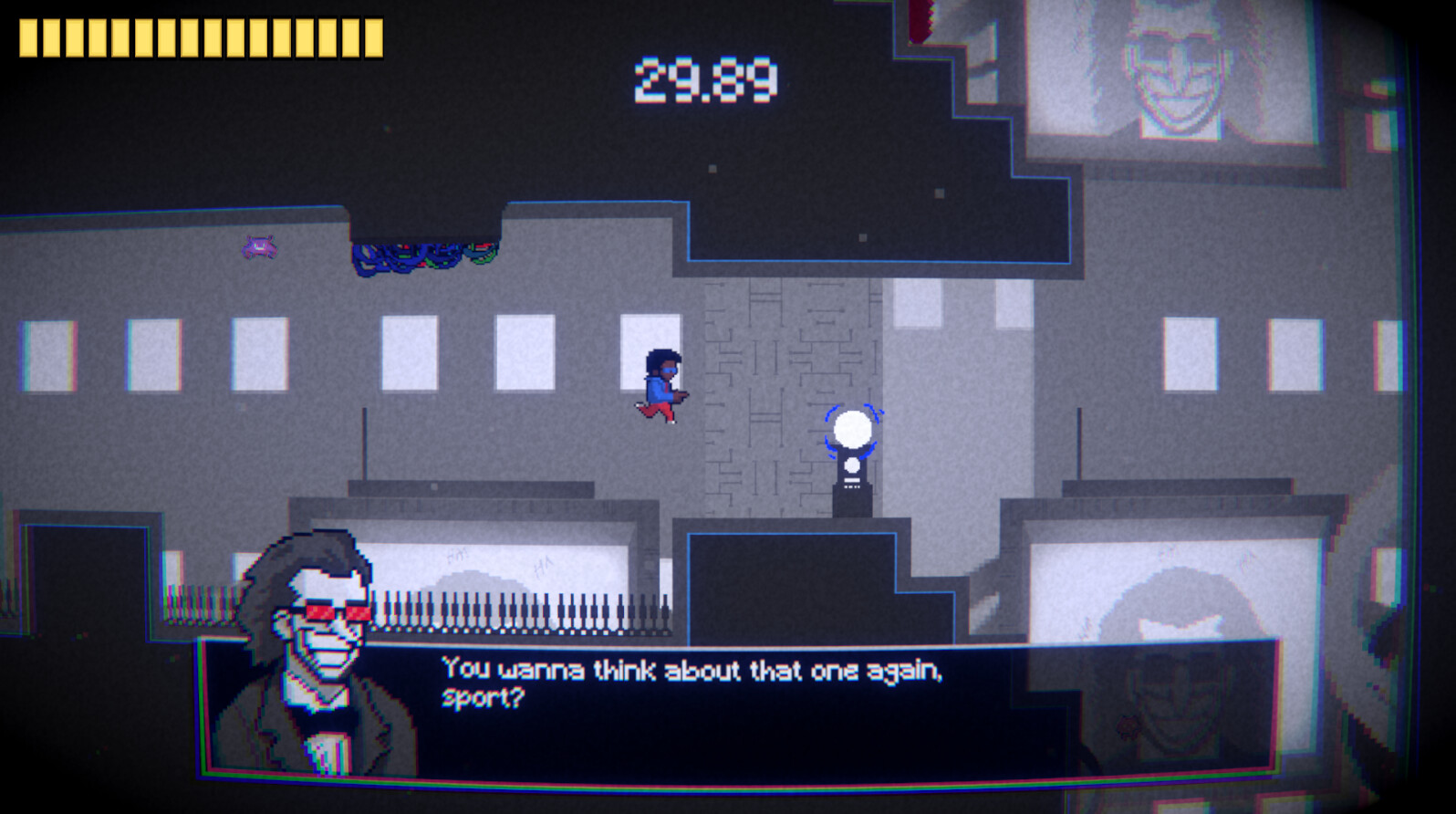Click the yellow energy bar as a progress control
1456x814 pixels.
click(x=199, y=38)
